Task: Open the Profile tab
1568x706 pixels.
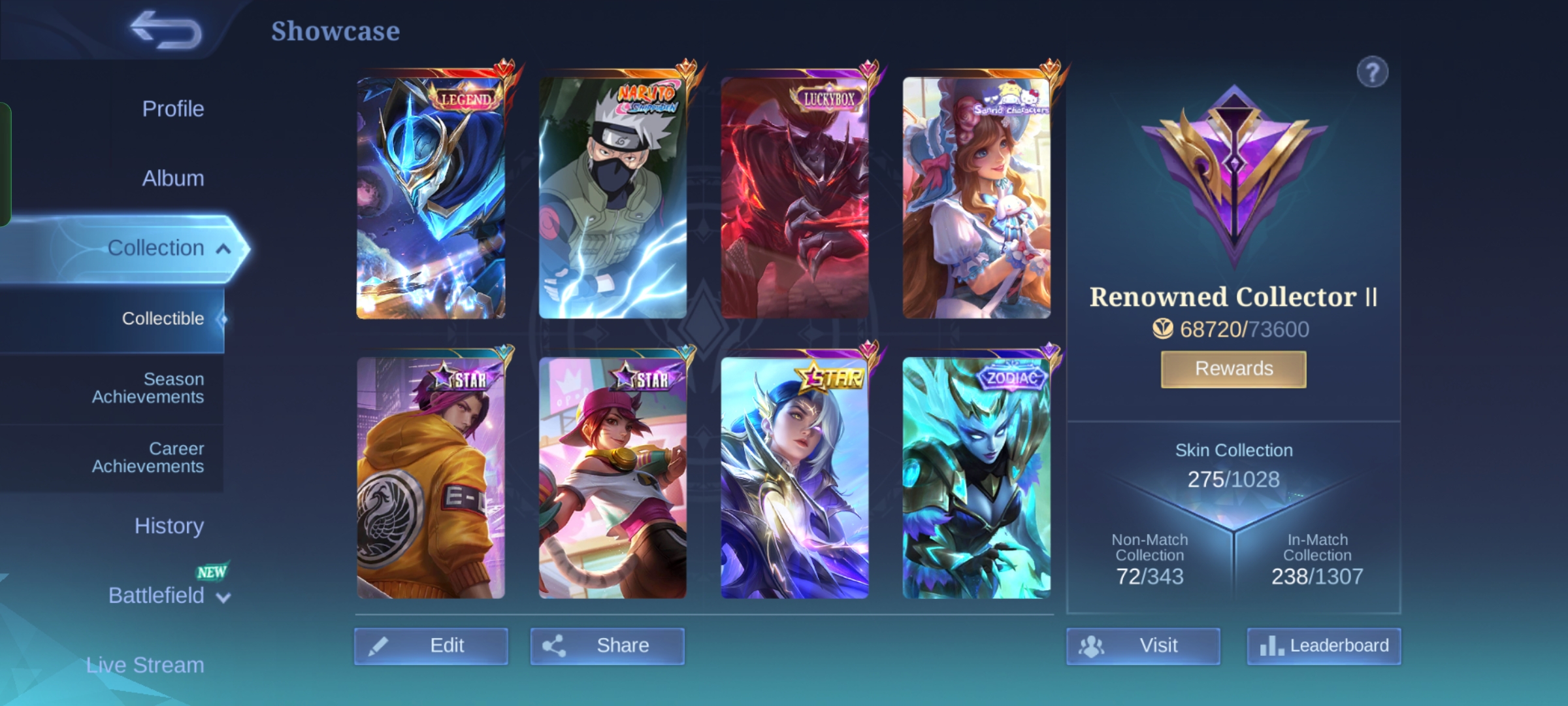Action: tap(172, 109)
